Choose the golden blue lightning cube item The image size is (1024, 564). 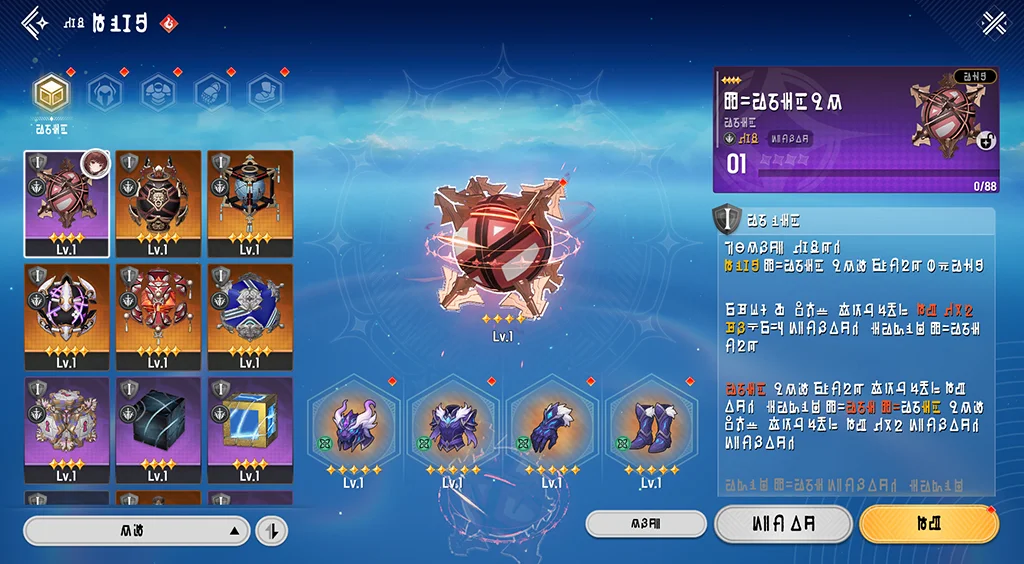250,429
